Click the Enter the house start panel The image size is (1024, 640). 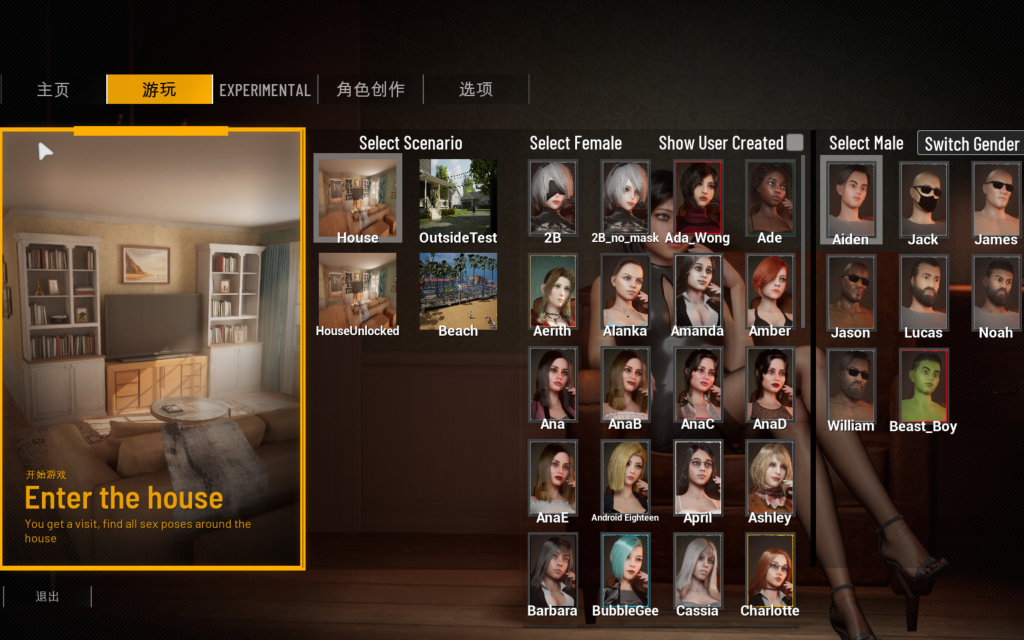point(152,349)
